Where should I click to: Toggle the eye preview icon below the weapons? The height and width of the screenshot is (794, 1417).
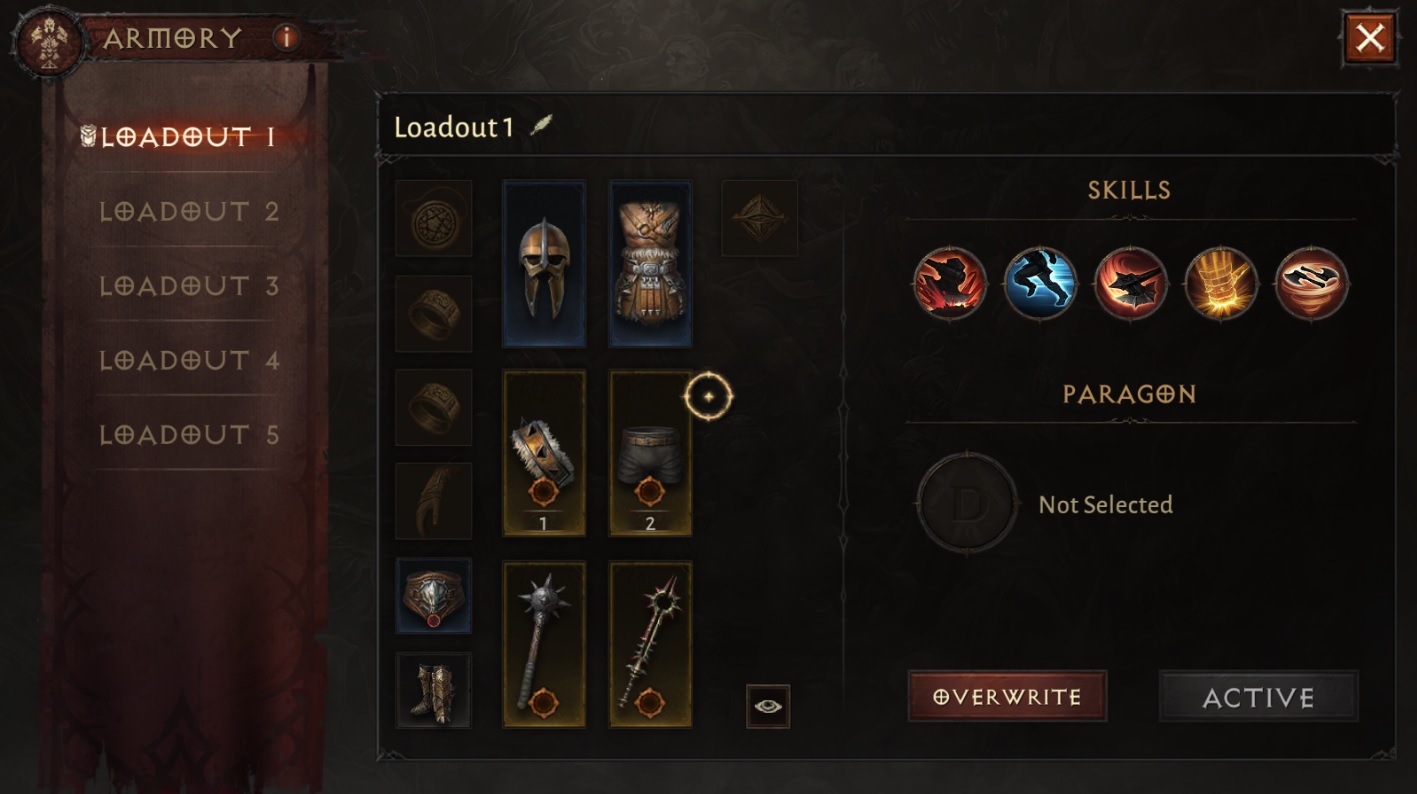click(766, 705)
